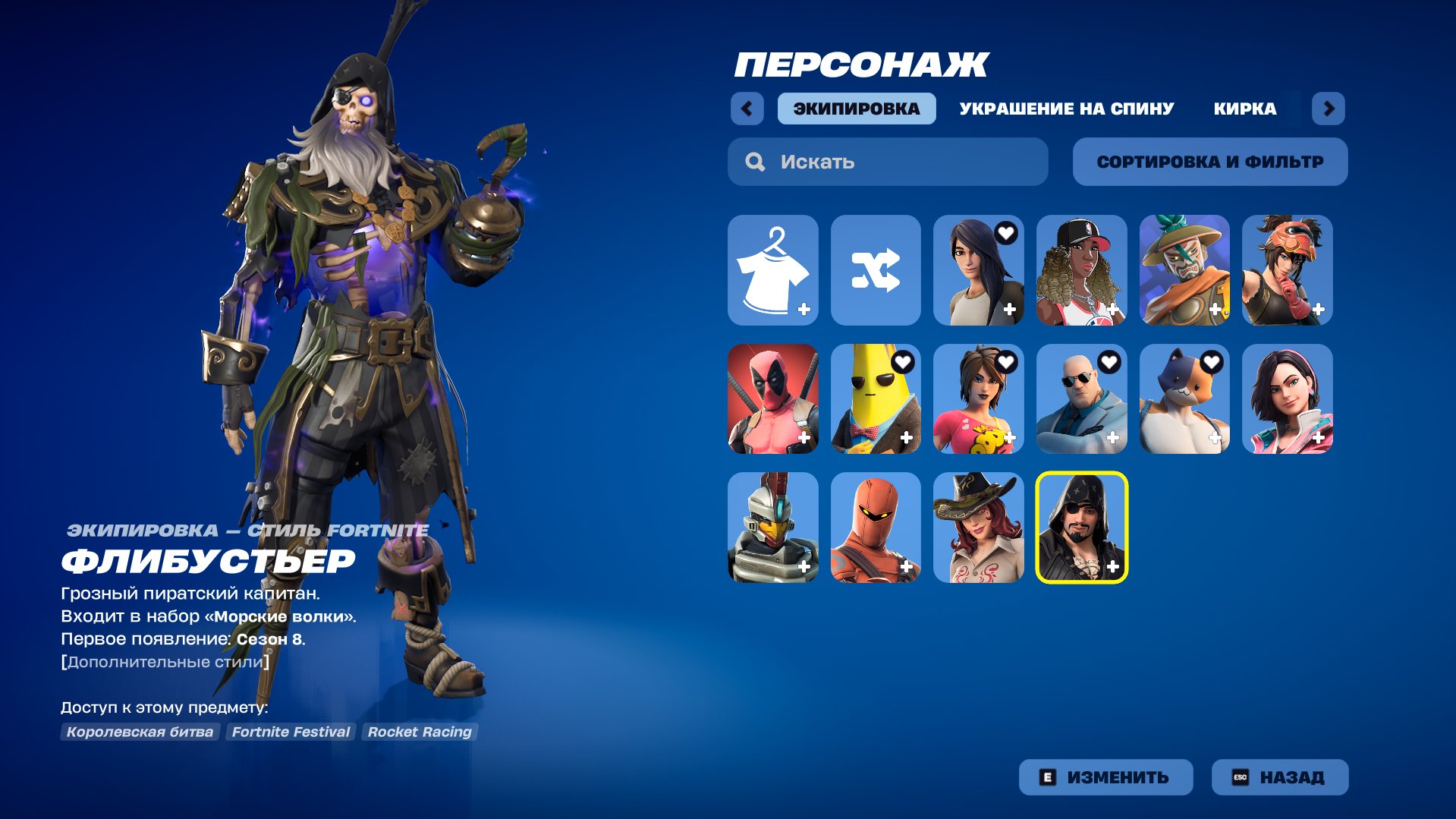Click the right chevron arrow beside Кирка

pyautogui.click(x=1329, y=109)
